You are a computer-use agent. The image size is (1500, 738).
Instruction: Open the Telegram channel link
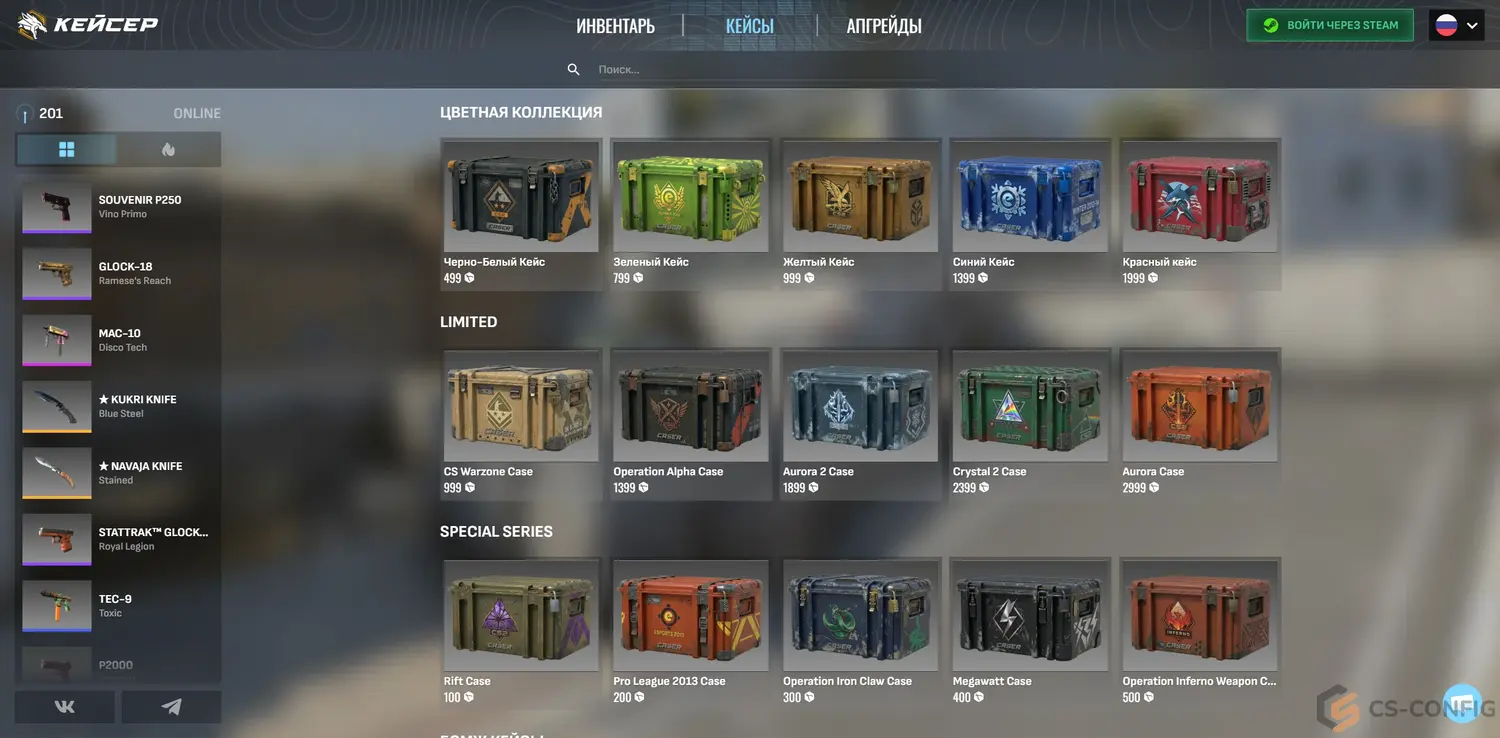tap(171, 707)
